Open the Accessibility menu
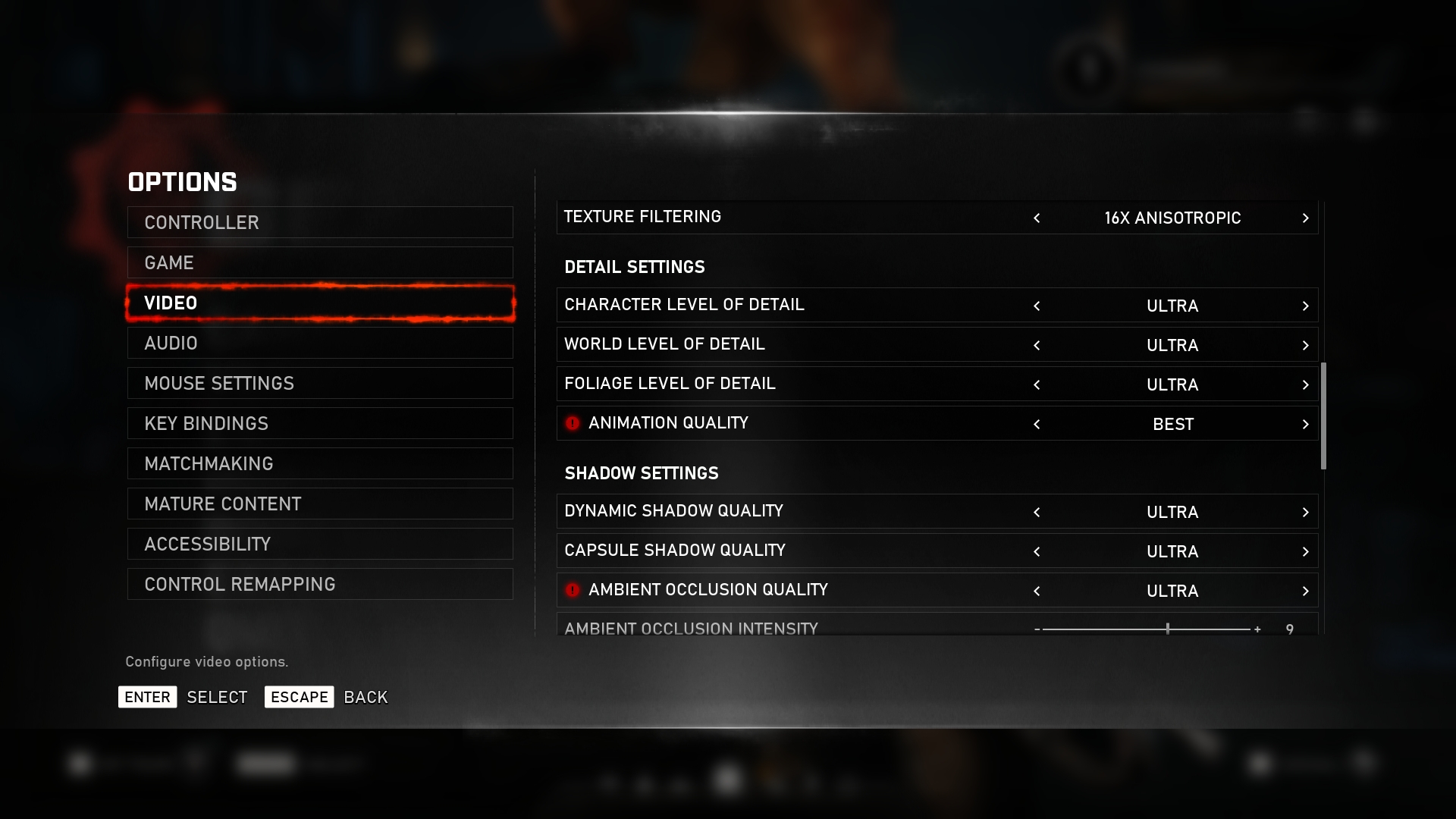1456x819 pixels. click(319, 544)
